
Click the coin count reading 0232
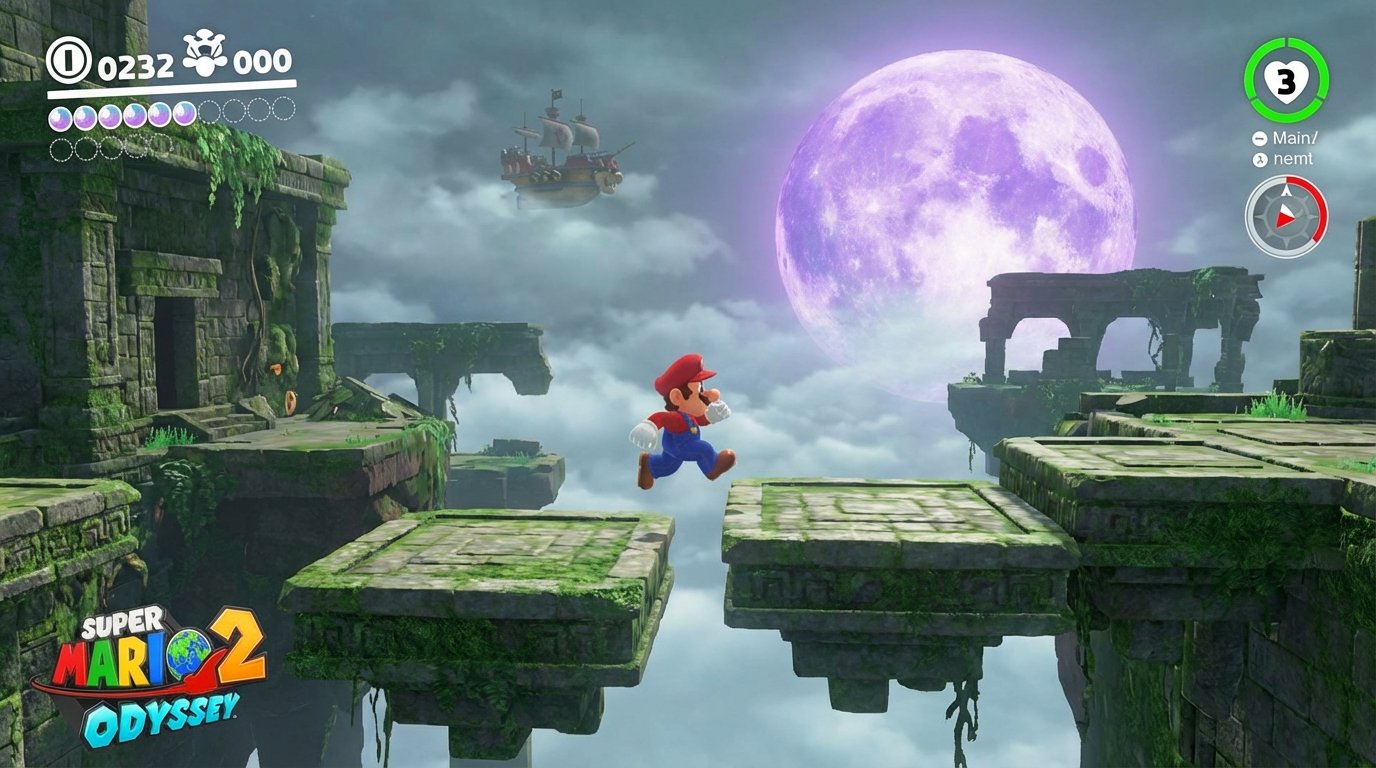tap(135, 64)
